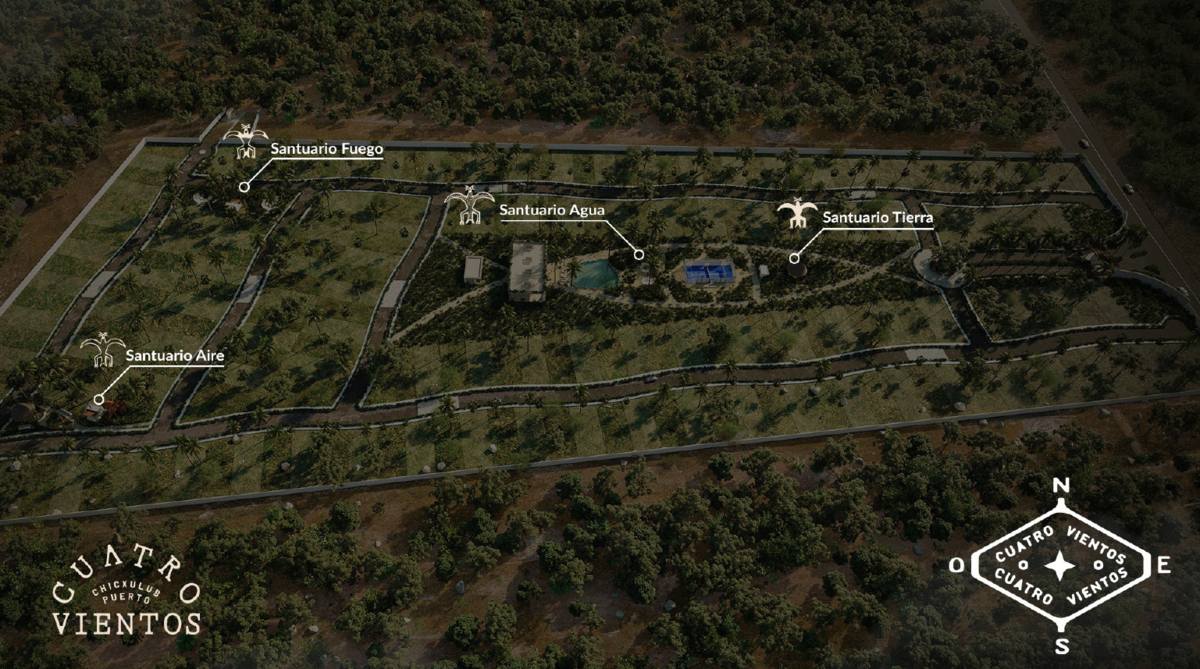Open the Santuario Agua marker label
The height and width of the screenshot is (669, 1200).
(x=552, y=210)
